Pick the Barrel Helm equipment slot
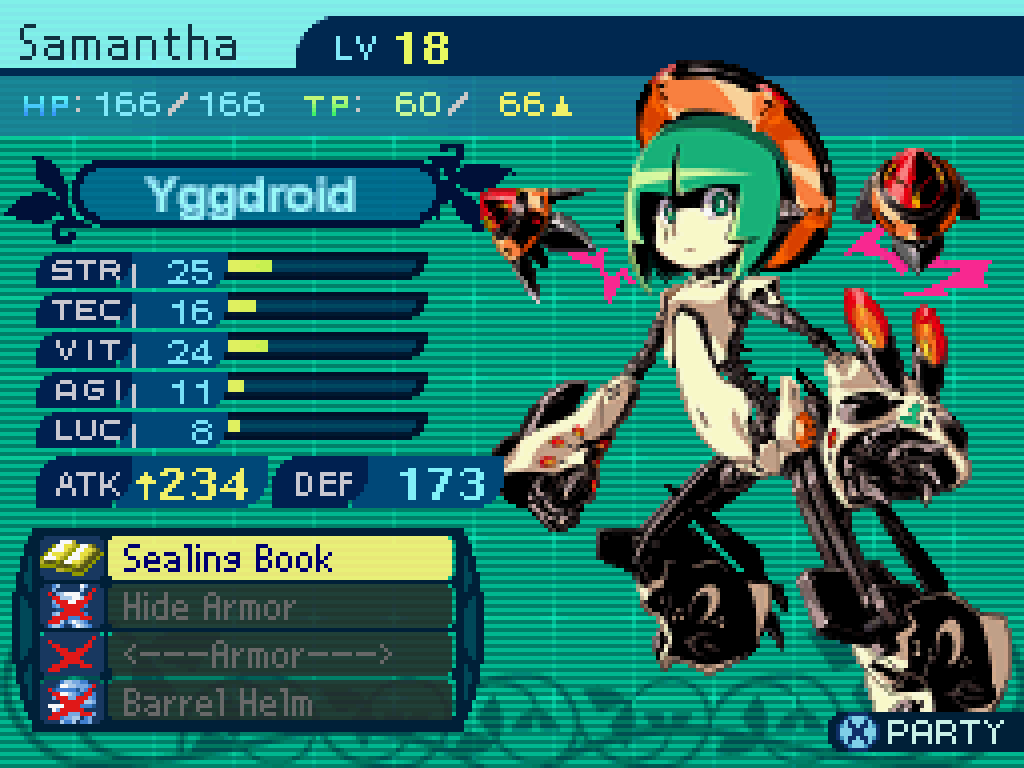 tap(278, 702)
